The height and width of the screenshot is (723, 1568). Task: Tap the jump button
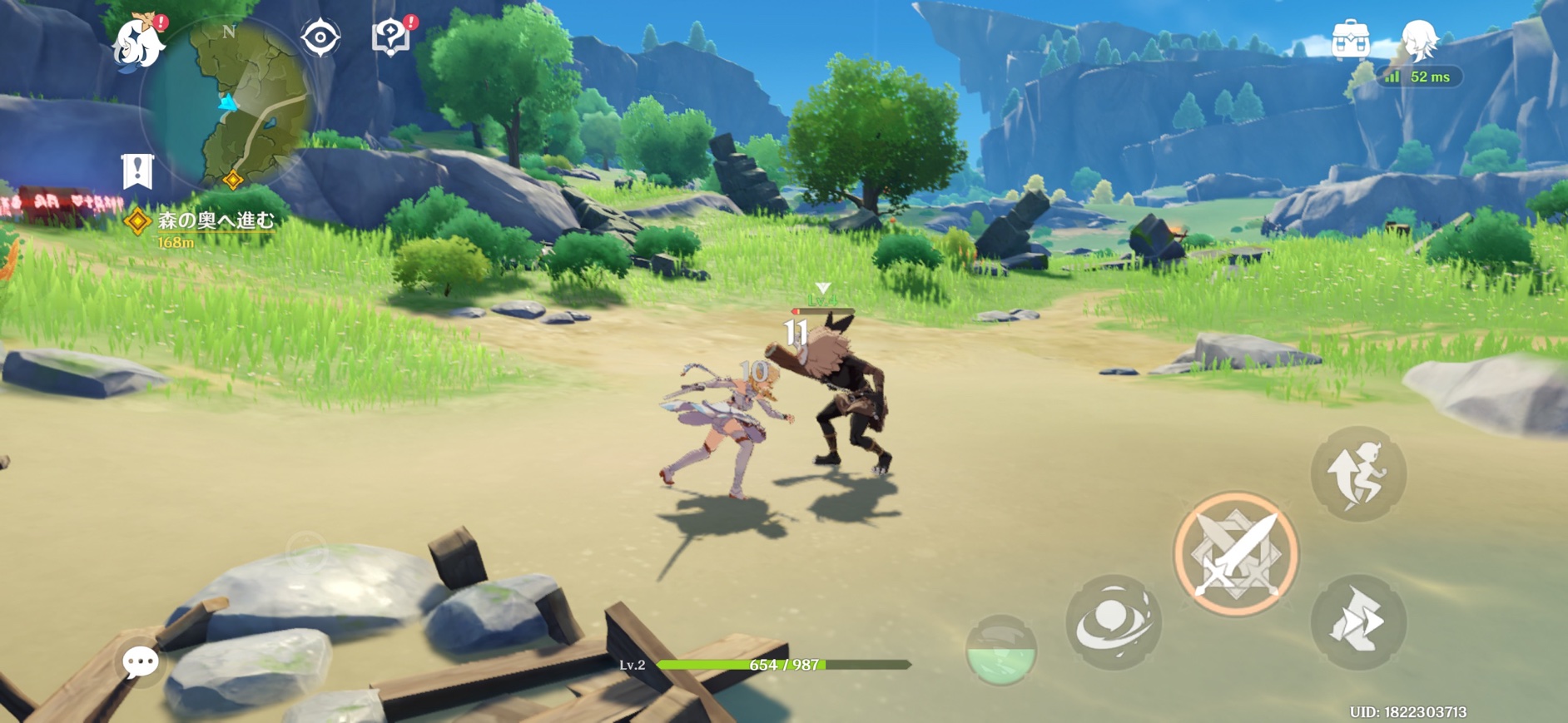click(x=1358, y=474)
